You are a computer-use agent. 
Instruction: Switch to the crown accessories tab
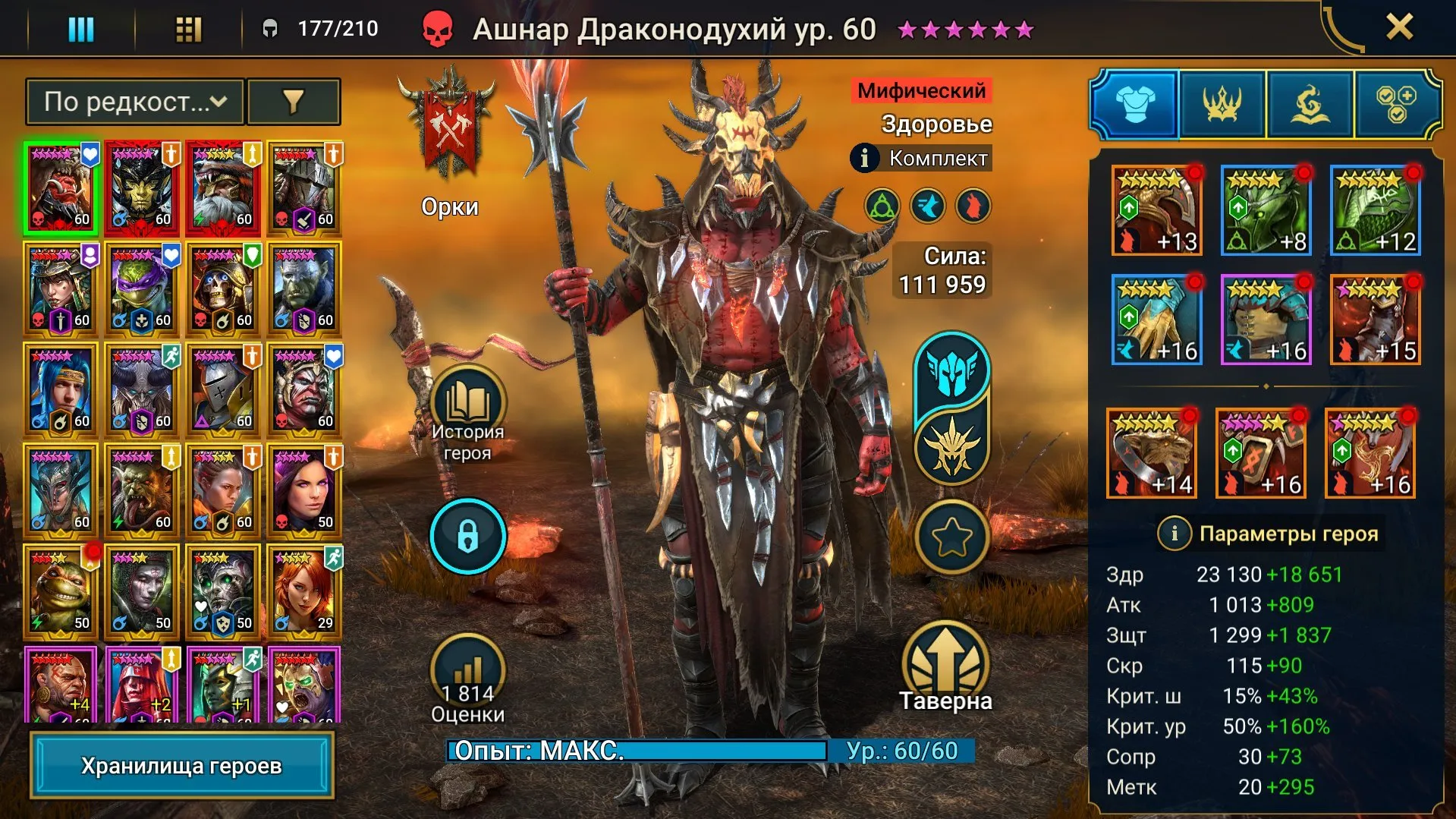[1221, 105]
